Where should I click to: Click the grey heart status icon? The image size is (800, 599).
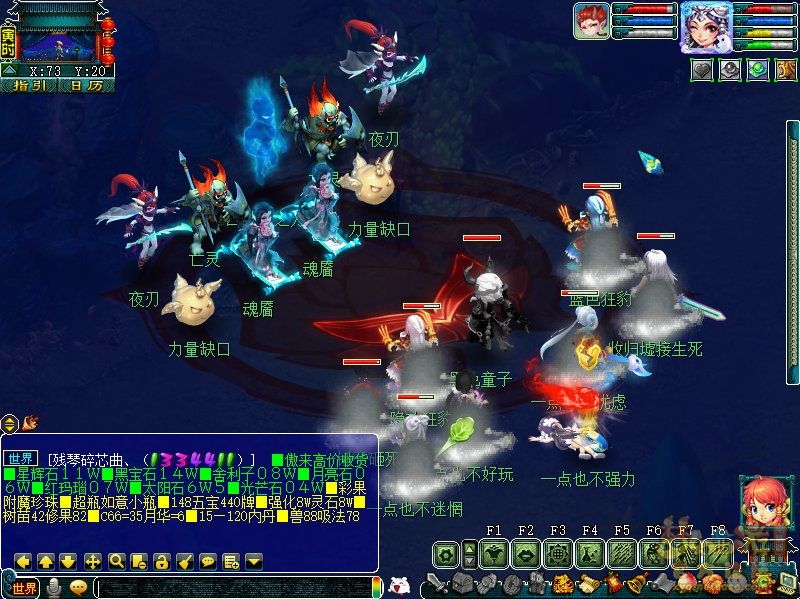[x=703, y=70]
